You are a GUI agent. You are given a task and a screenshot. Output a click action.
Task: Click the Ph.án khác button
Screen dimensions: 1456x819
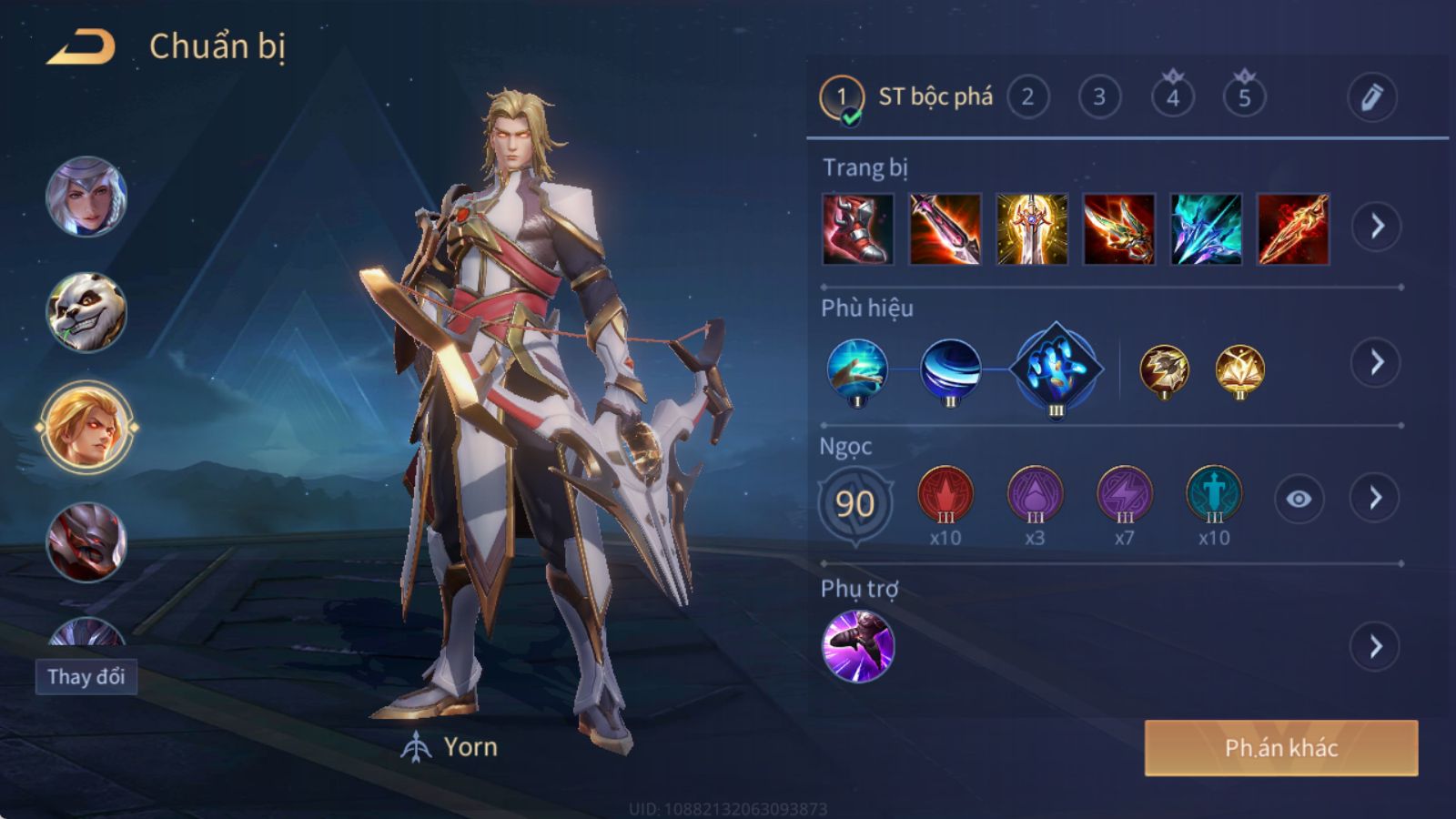point(1280,748)
